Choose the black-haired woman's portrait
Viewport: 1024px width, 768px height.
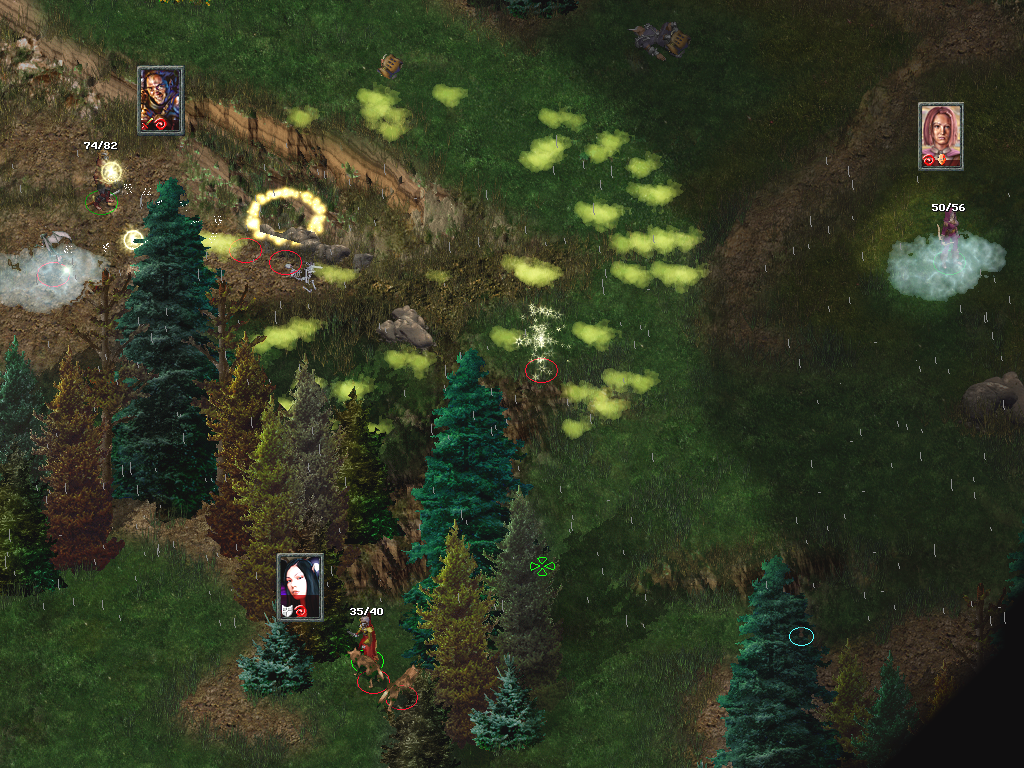tap(299, 586)
